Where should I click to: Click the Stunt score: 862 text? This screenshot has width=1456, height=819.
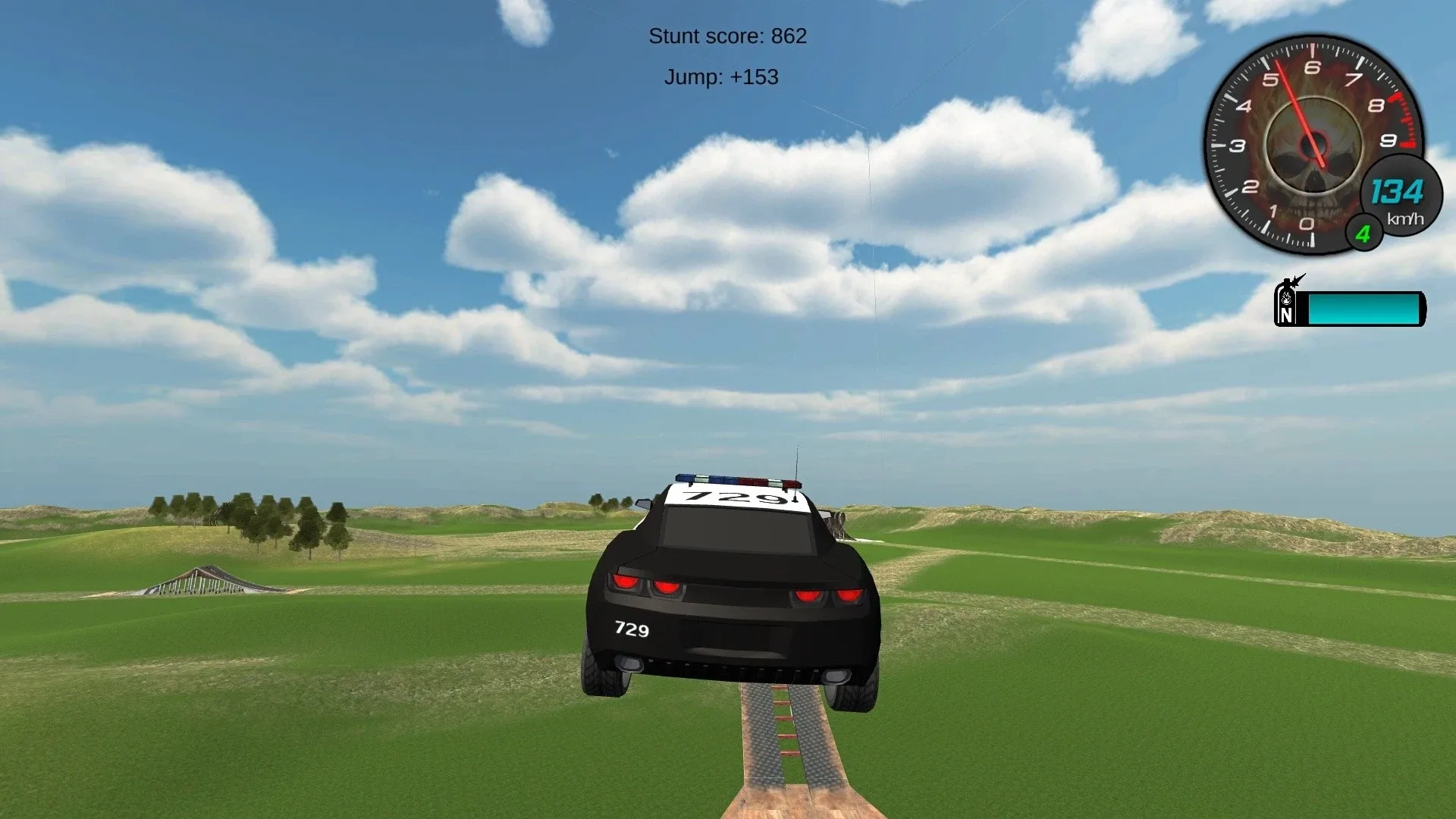(x=728, y=36)
